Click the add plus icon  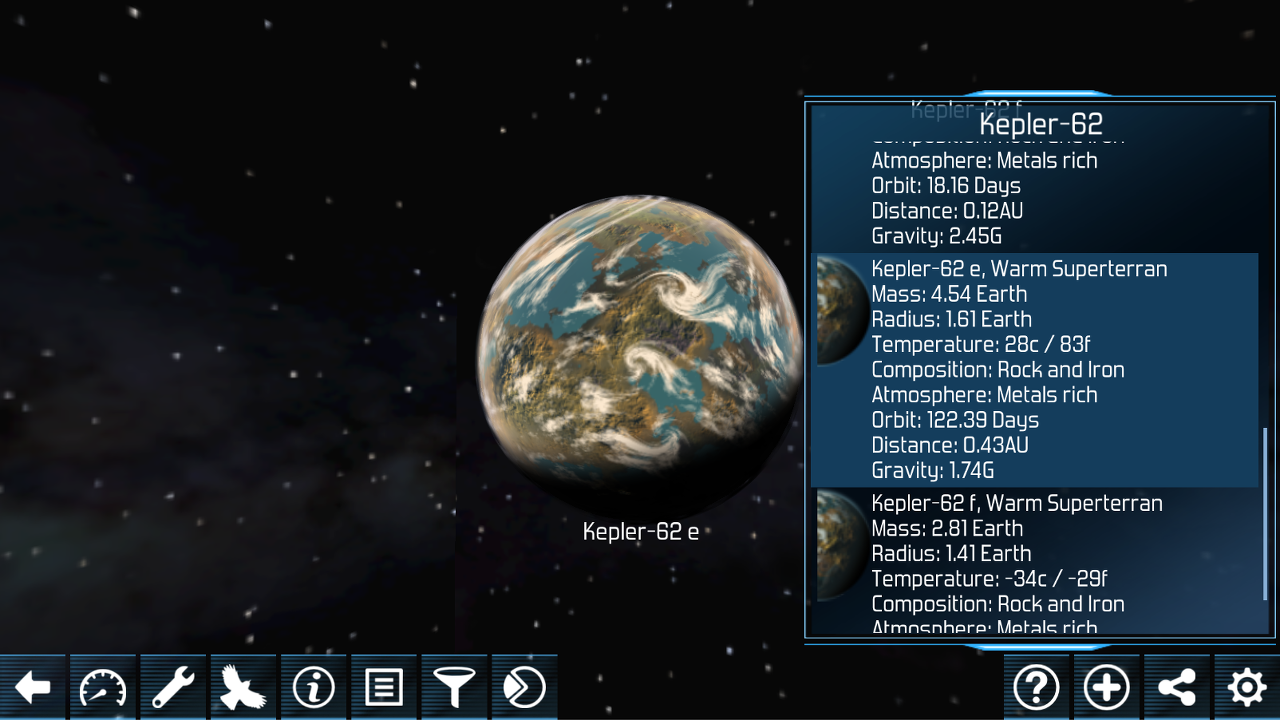[1106, 687]
